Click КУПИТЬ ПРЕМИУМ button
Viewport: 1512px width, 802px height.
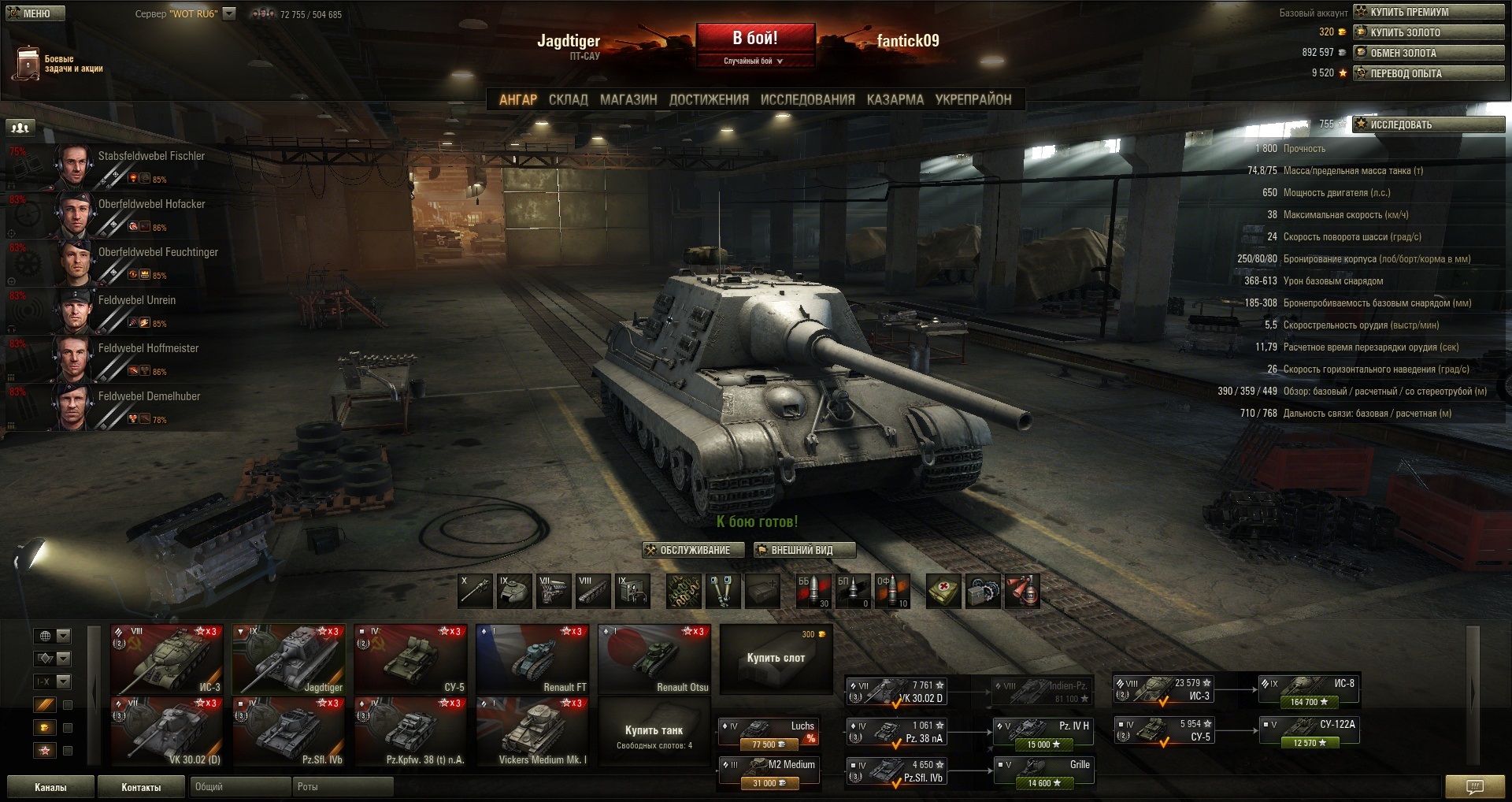pyautogui.click(x=1429, y=12)
